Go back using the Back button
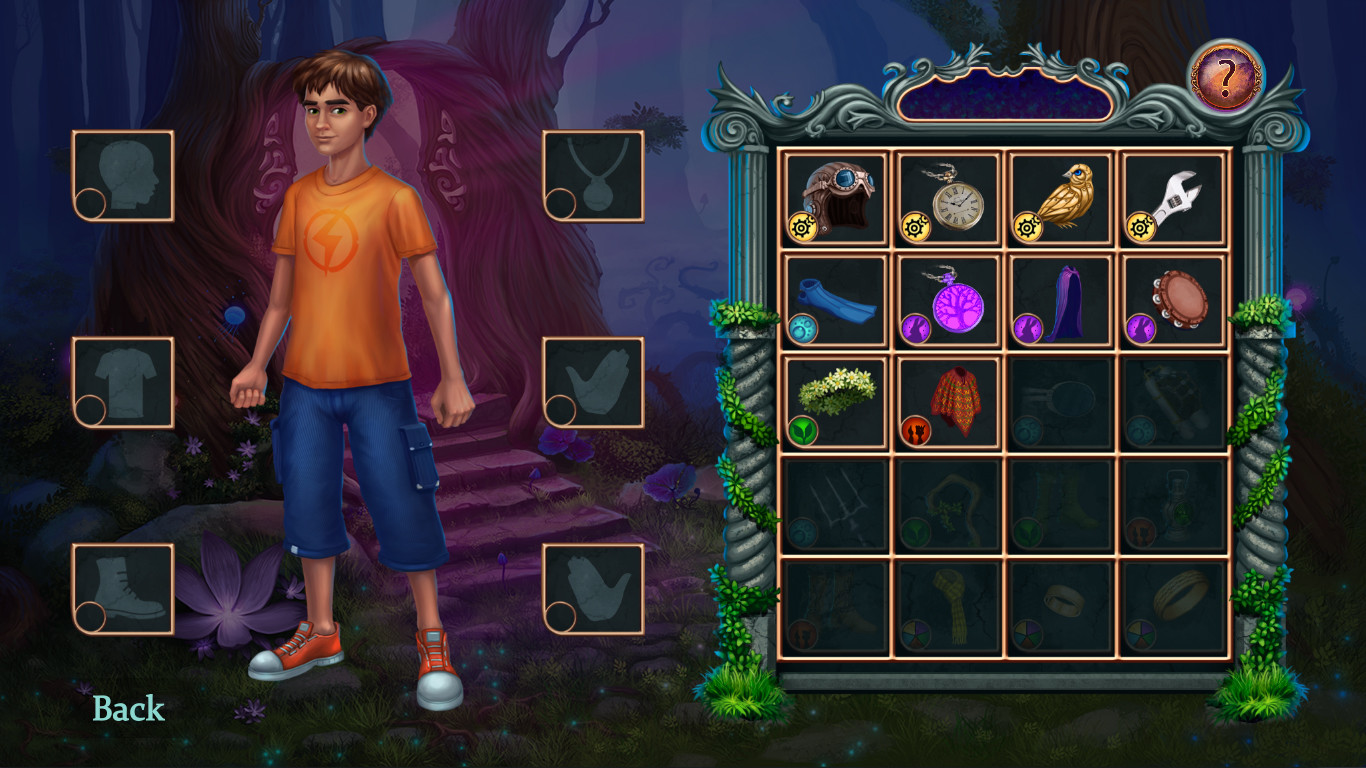 128,709
